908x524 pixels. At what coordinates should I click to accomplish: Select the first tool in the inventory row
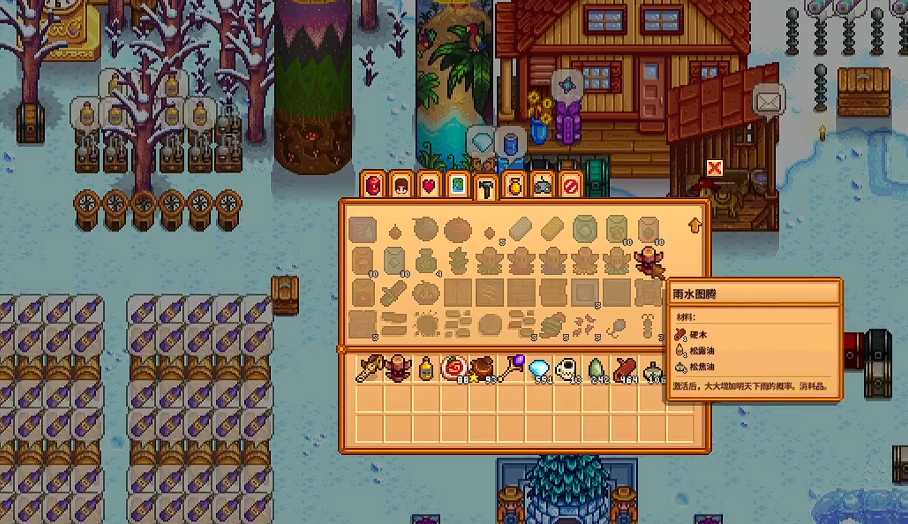point(370,368)
